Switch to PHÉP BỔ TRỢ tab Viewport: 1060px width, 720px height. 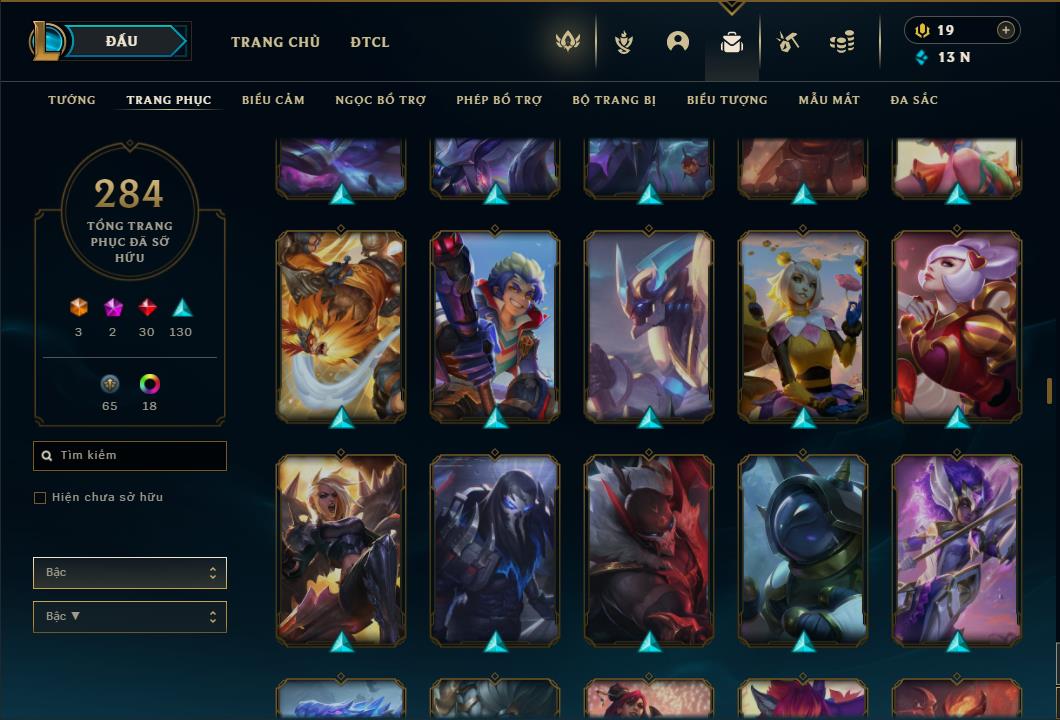click(499, 100)
